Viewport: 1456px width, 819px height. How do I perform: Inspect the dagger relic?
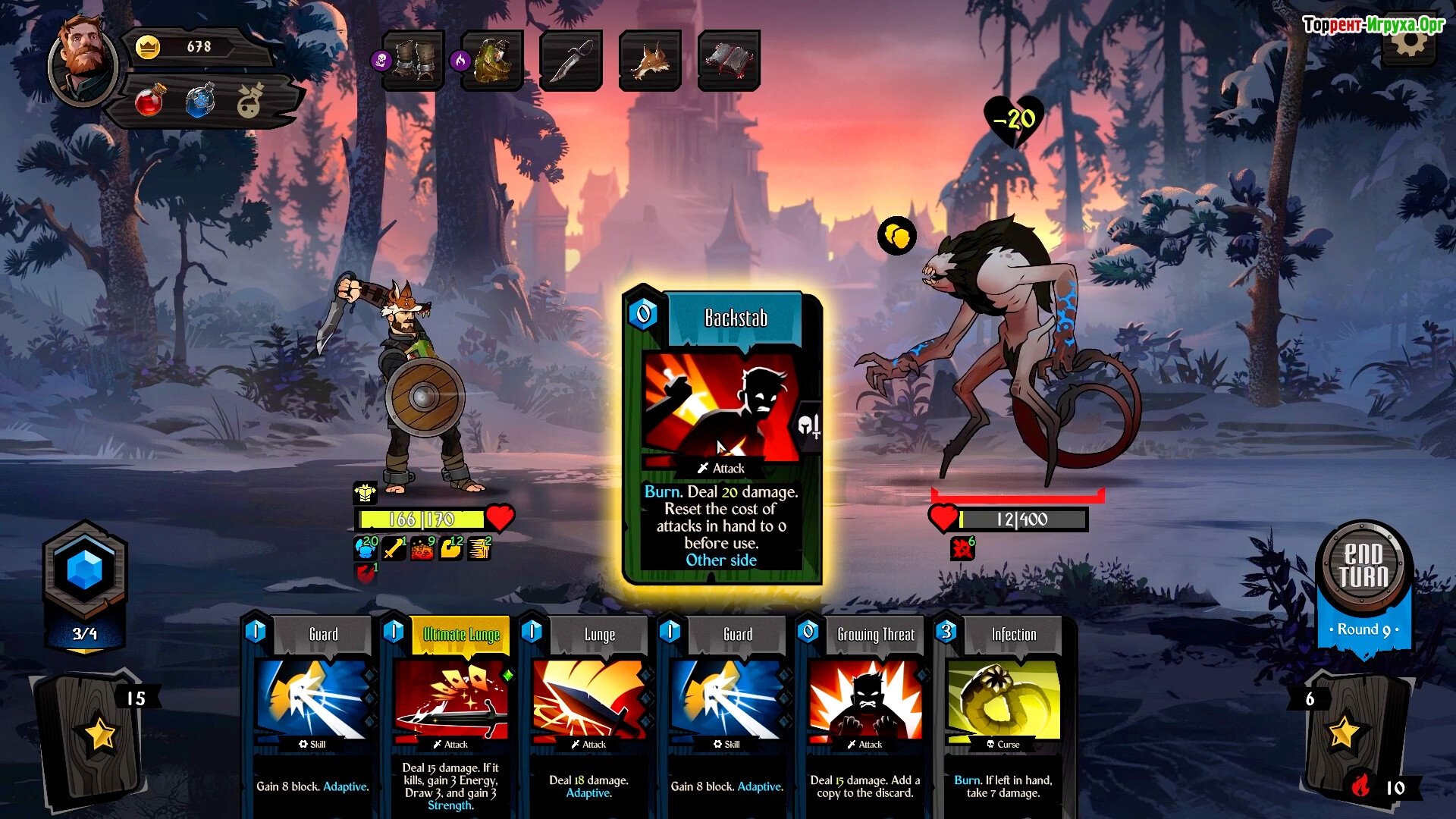(x=571, y=61)
